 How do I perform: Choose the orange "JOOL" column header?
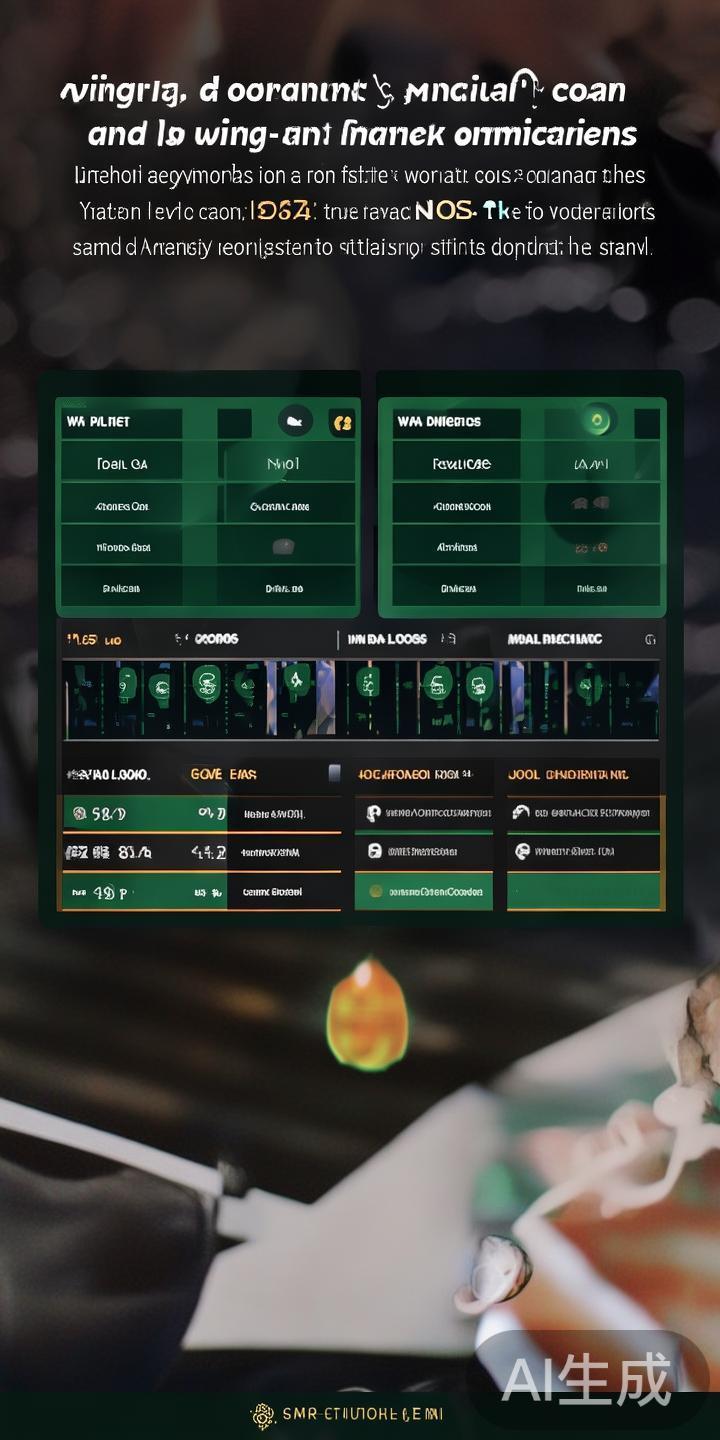click(567, 774)
